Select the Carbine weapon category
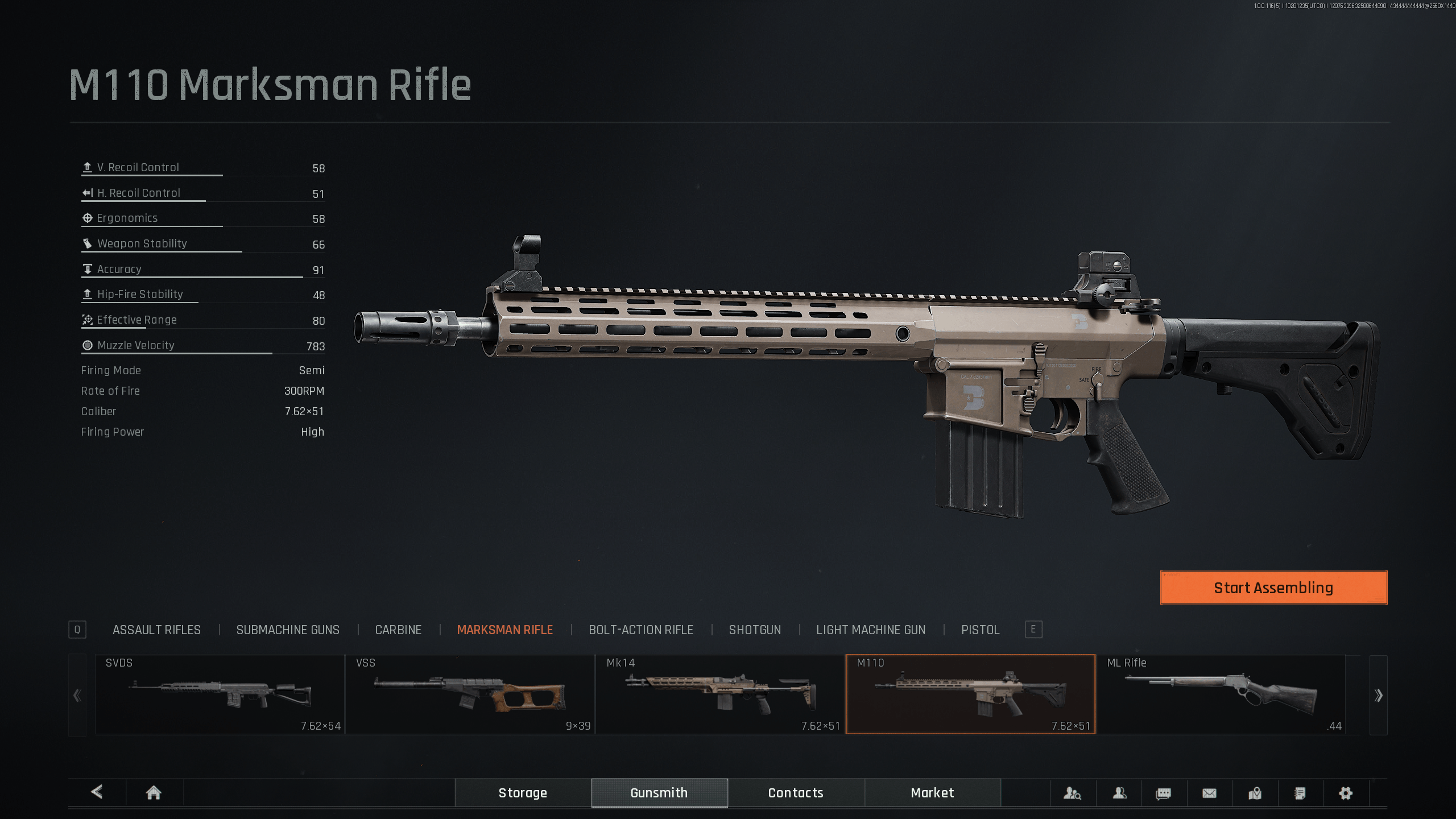The height and width of the screenshot is (819, 1456). (398, 630)
